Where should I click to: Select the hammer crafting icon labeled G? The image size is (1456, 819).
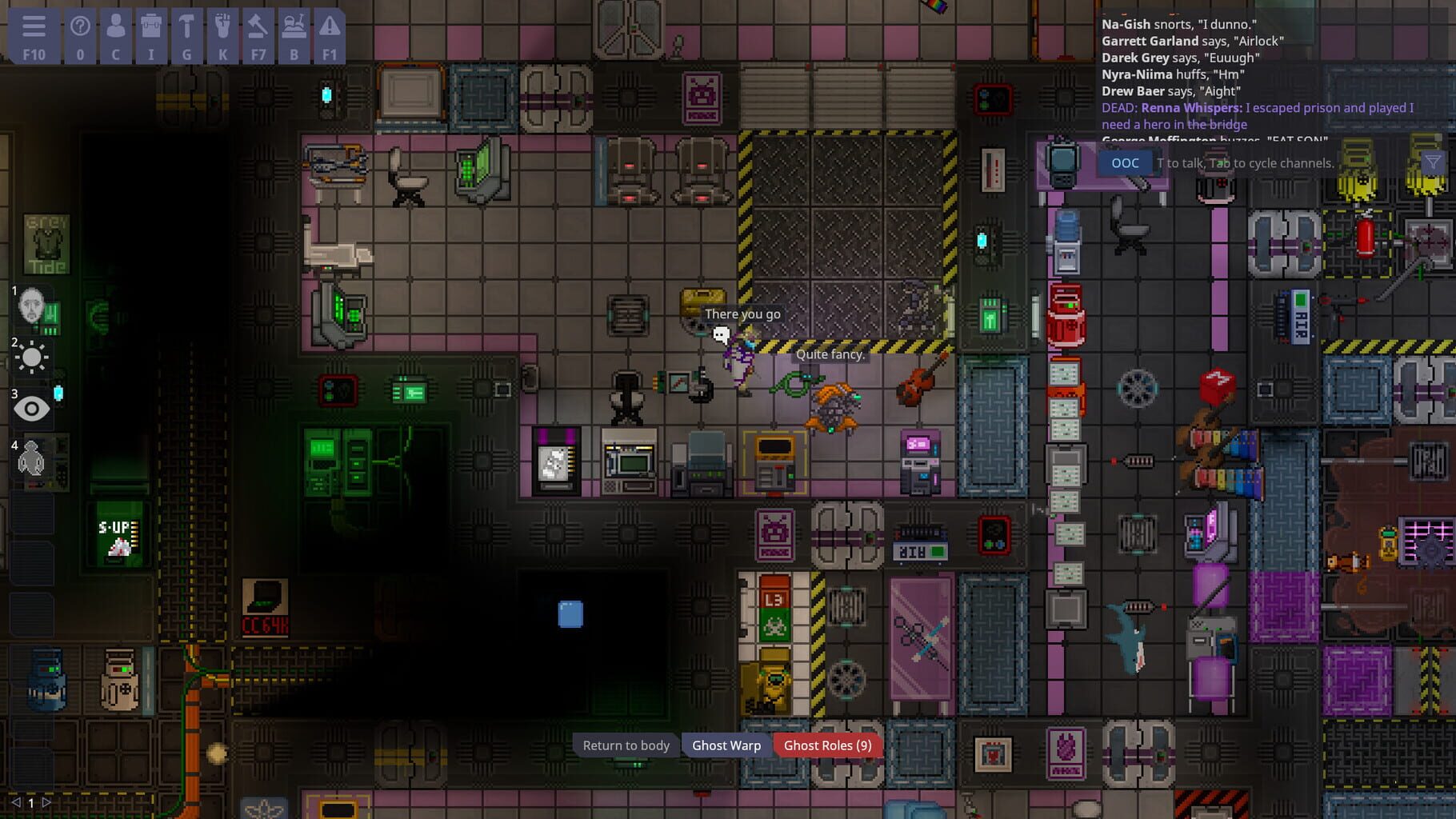(x=186, y=33)
